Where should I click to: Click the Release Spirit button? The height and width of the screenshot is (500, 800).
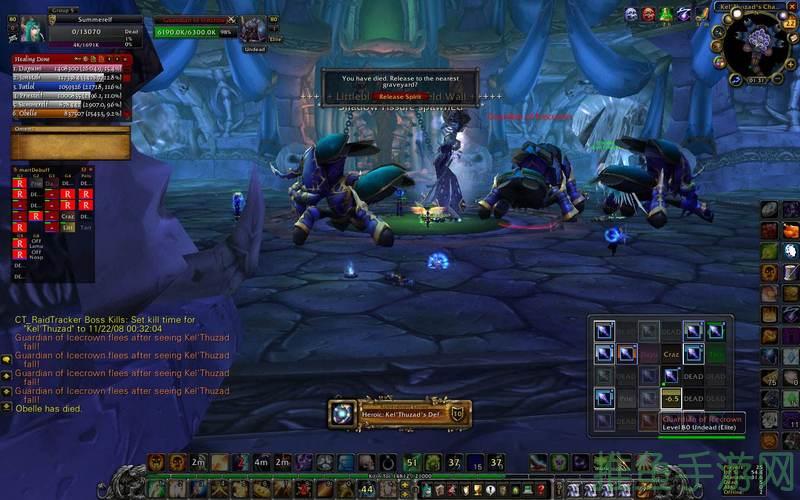point(399,97)
